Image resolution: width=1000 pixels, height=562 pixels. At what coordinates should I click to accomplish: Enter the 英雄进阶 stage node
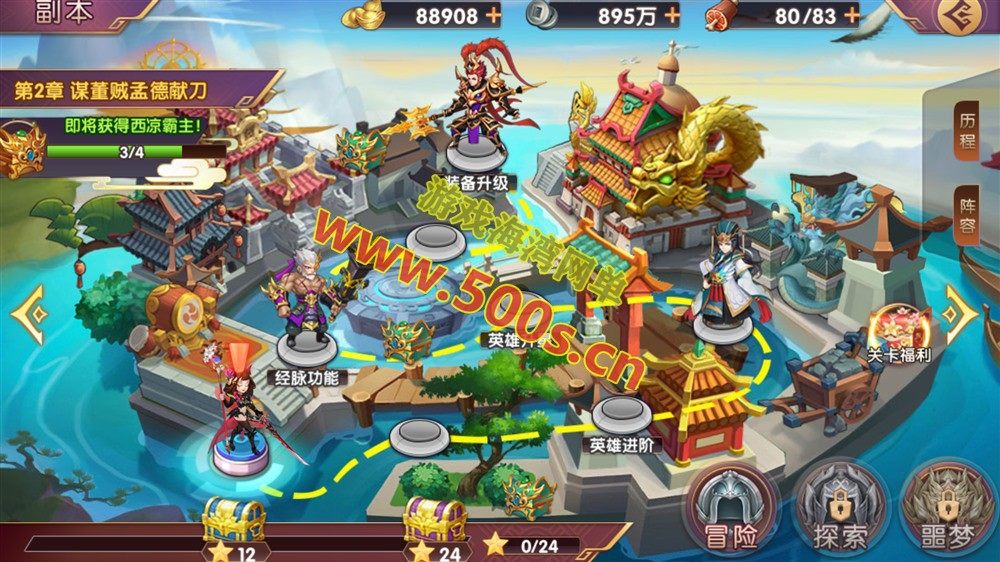(622, 414)
